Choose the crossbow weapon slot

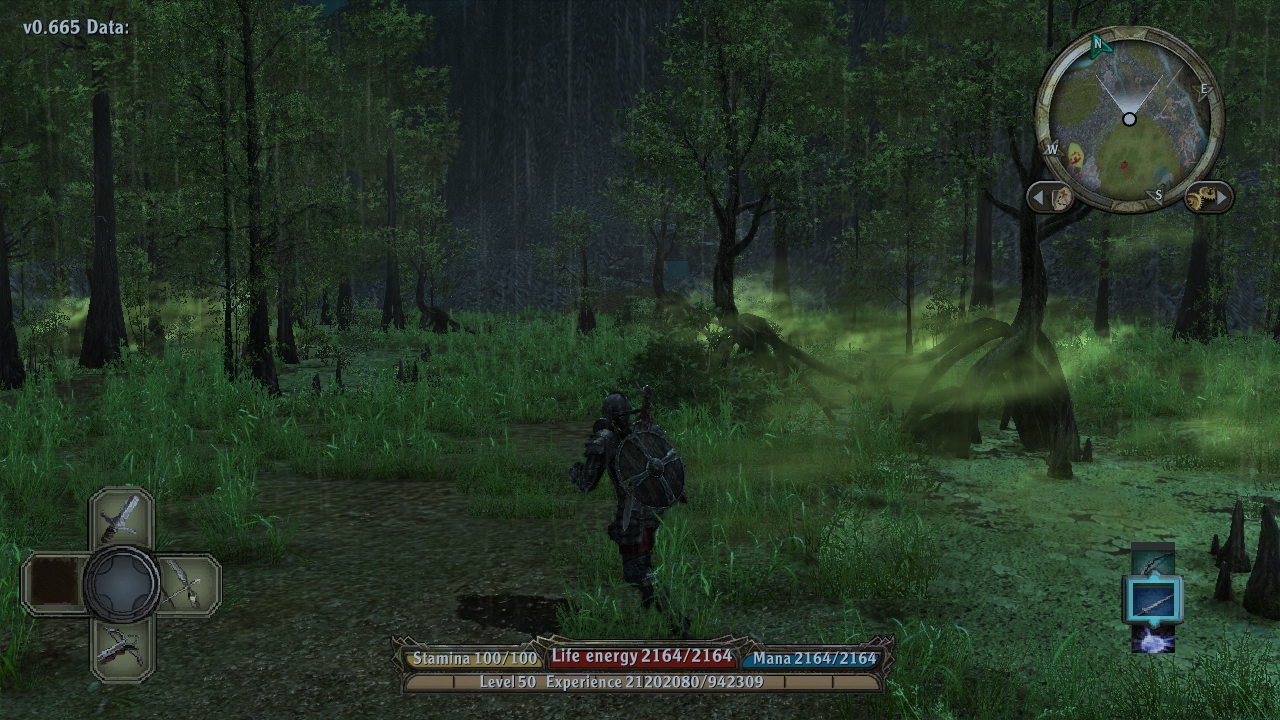121,647
